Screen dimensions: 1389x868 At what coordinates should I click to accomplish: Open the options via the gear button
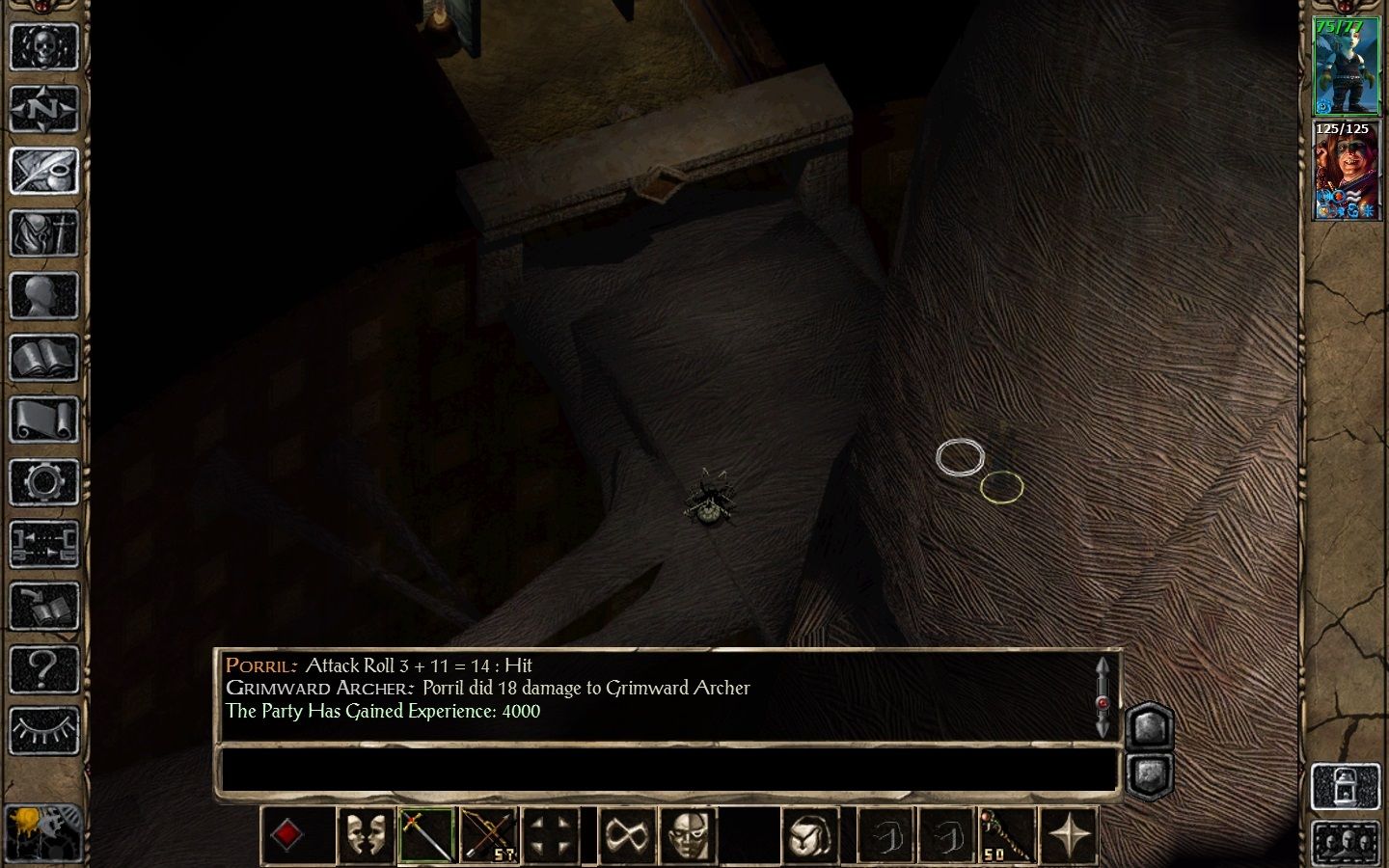click(x=43, y=482)
